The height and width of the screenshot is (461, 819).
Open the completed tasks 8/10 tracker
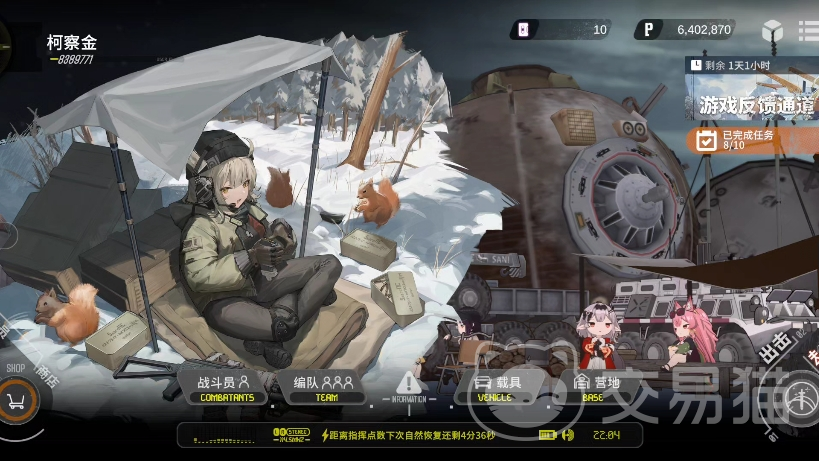[748, 139]
